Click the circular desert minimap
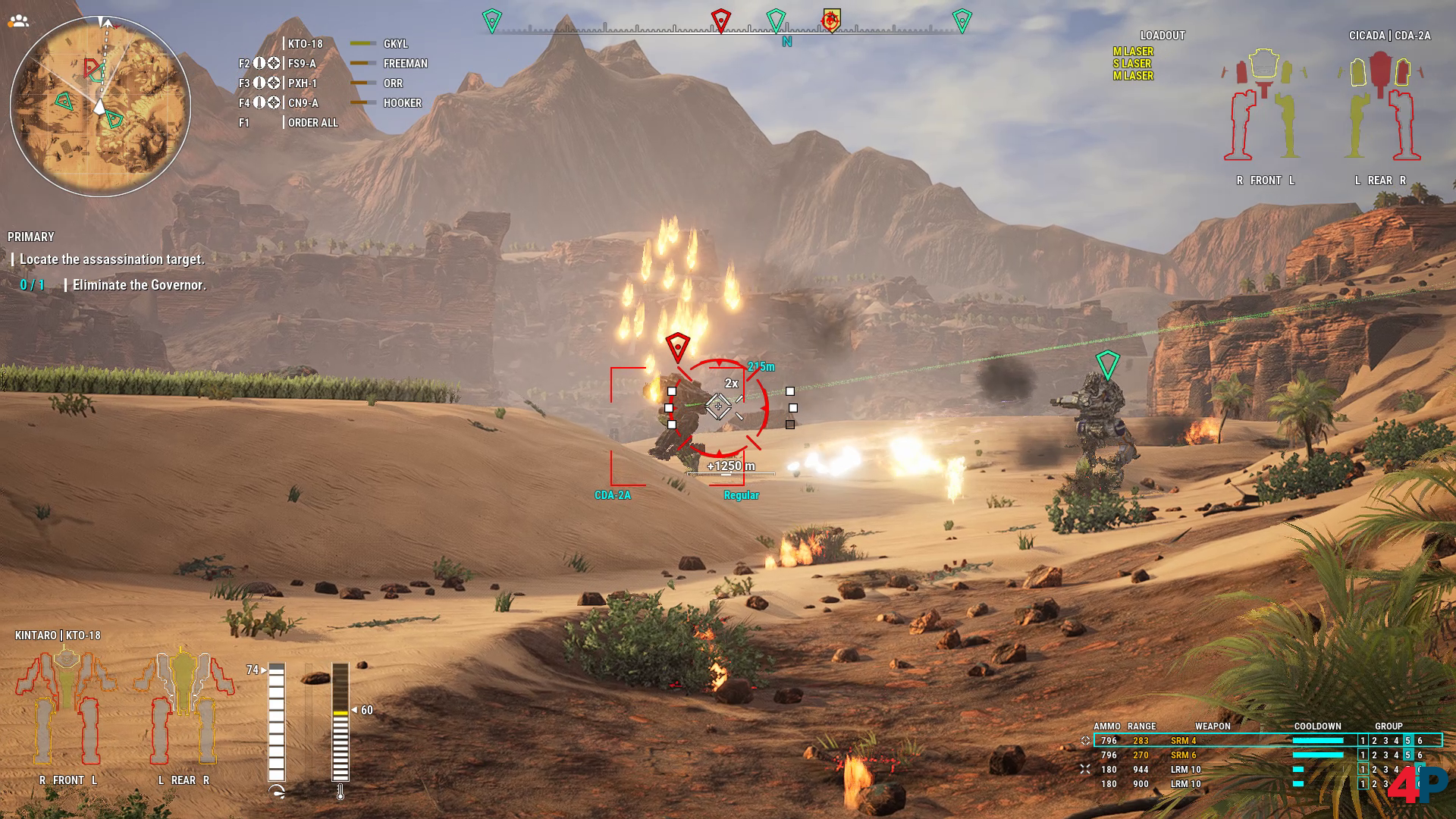The width and height of the screenshot is (1456, 819). tap(100, 106)
